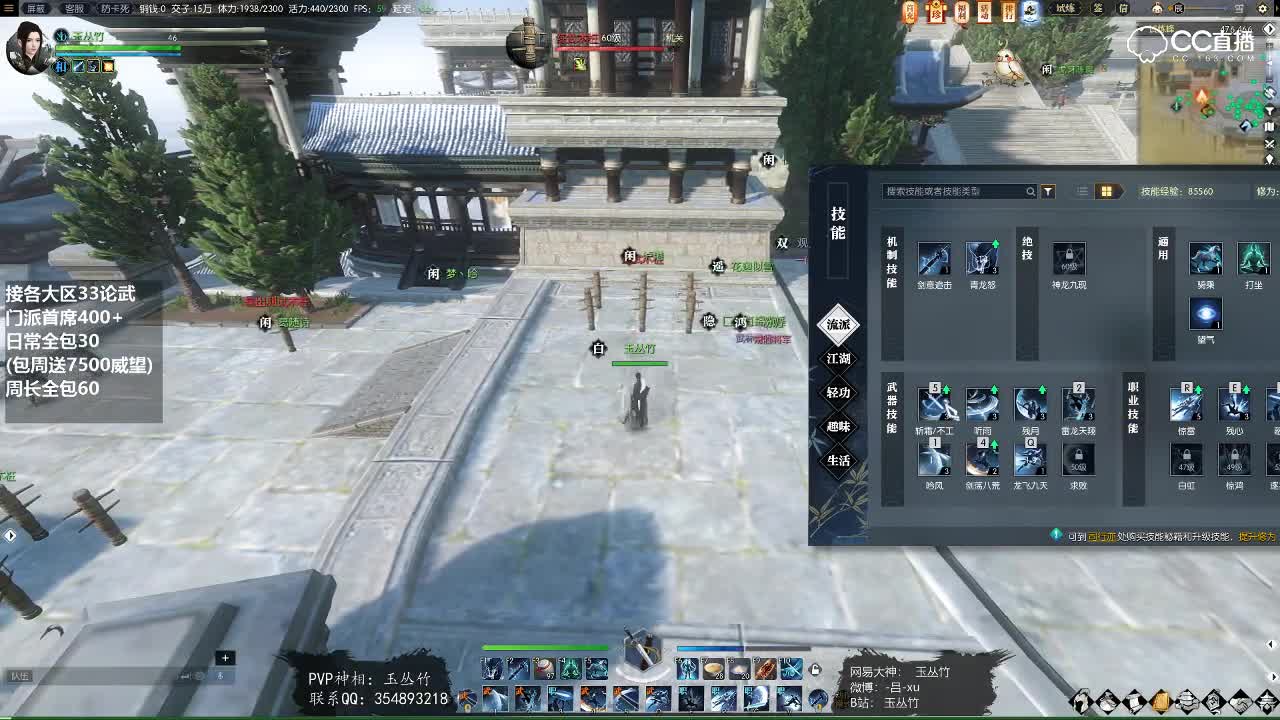Click the locked 神龙九现 ultimate skill icon
The height and width of the screenshot is (720, 1280).
1070,258
